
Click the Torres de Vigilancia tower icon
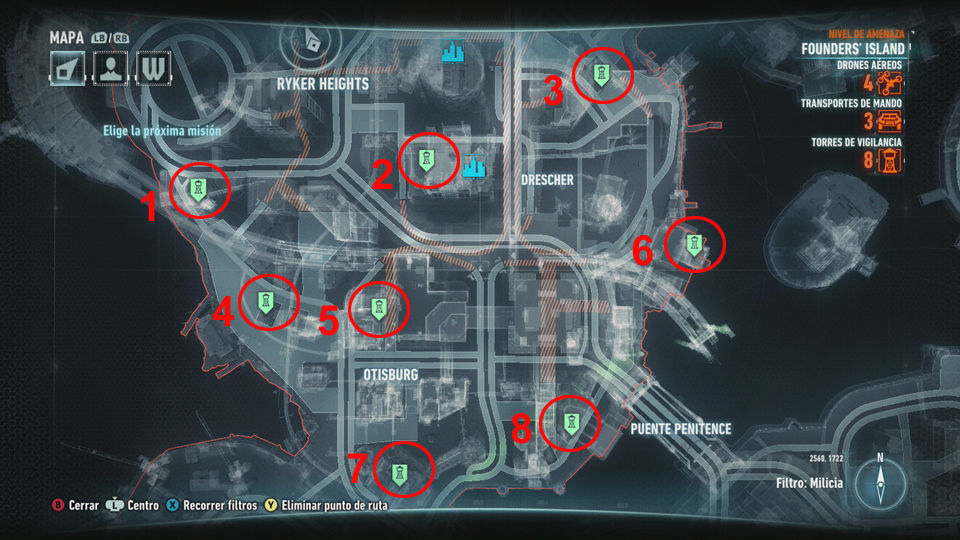coord(888,161)
